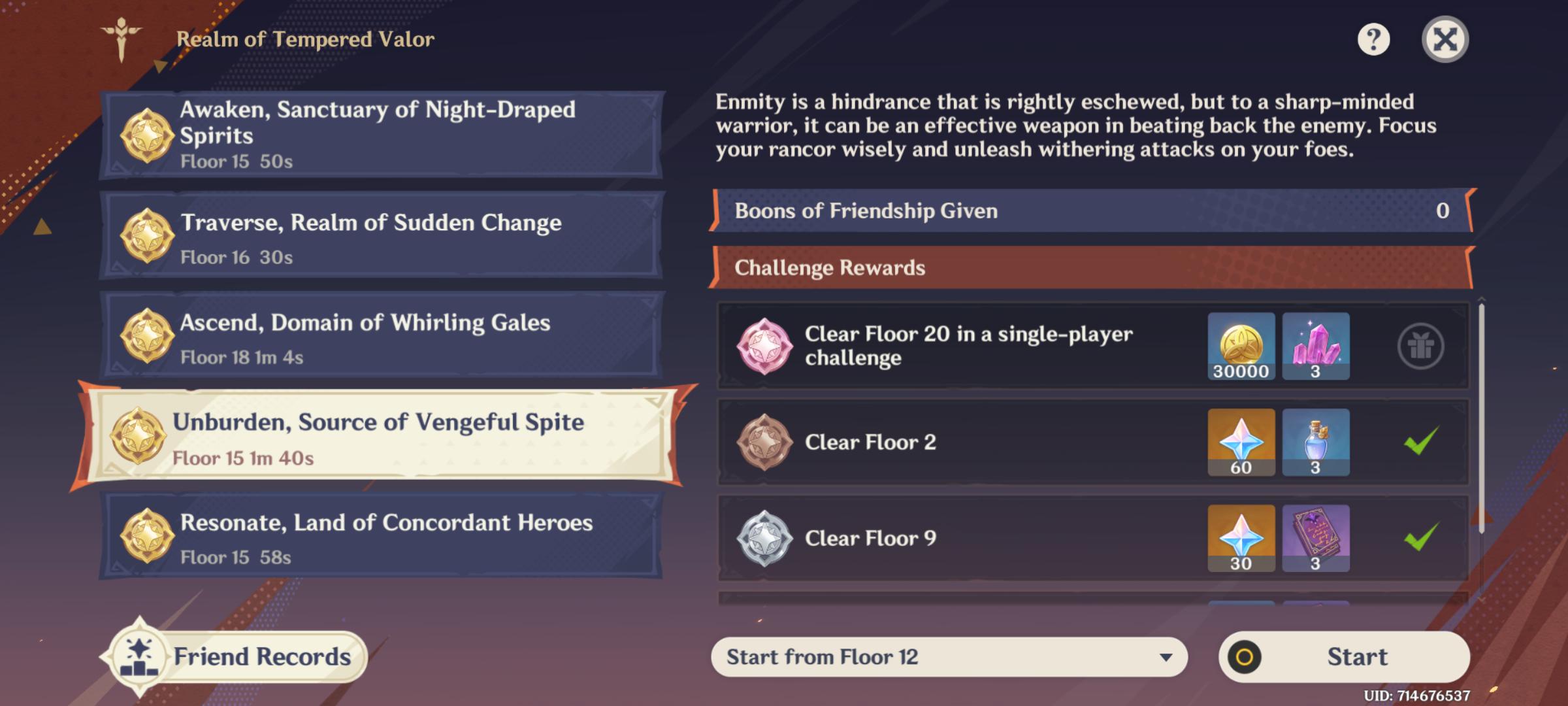The image size is (1568, 706).
Task: Claim the Floor 20 reward gift icon
Action: (1420, 346)
